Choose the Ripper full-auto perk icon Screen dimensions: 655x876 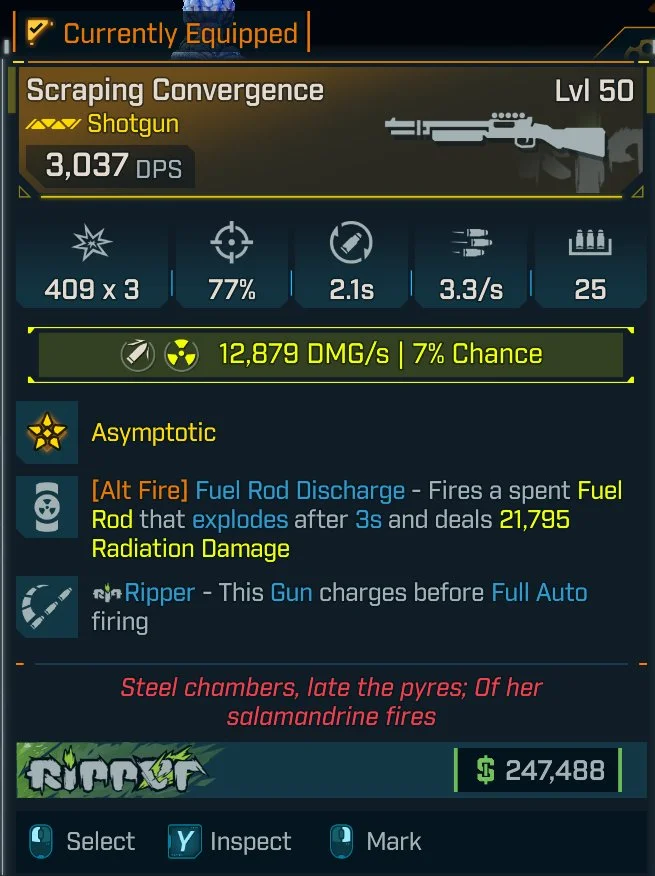(47, 607)
